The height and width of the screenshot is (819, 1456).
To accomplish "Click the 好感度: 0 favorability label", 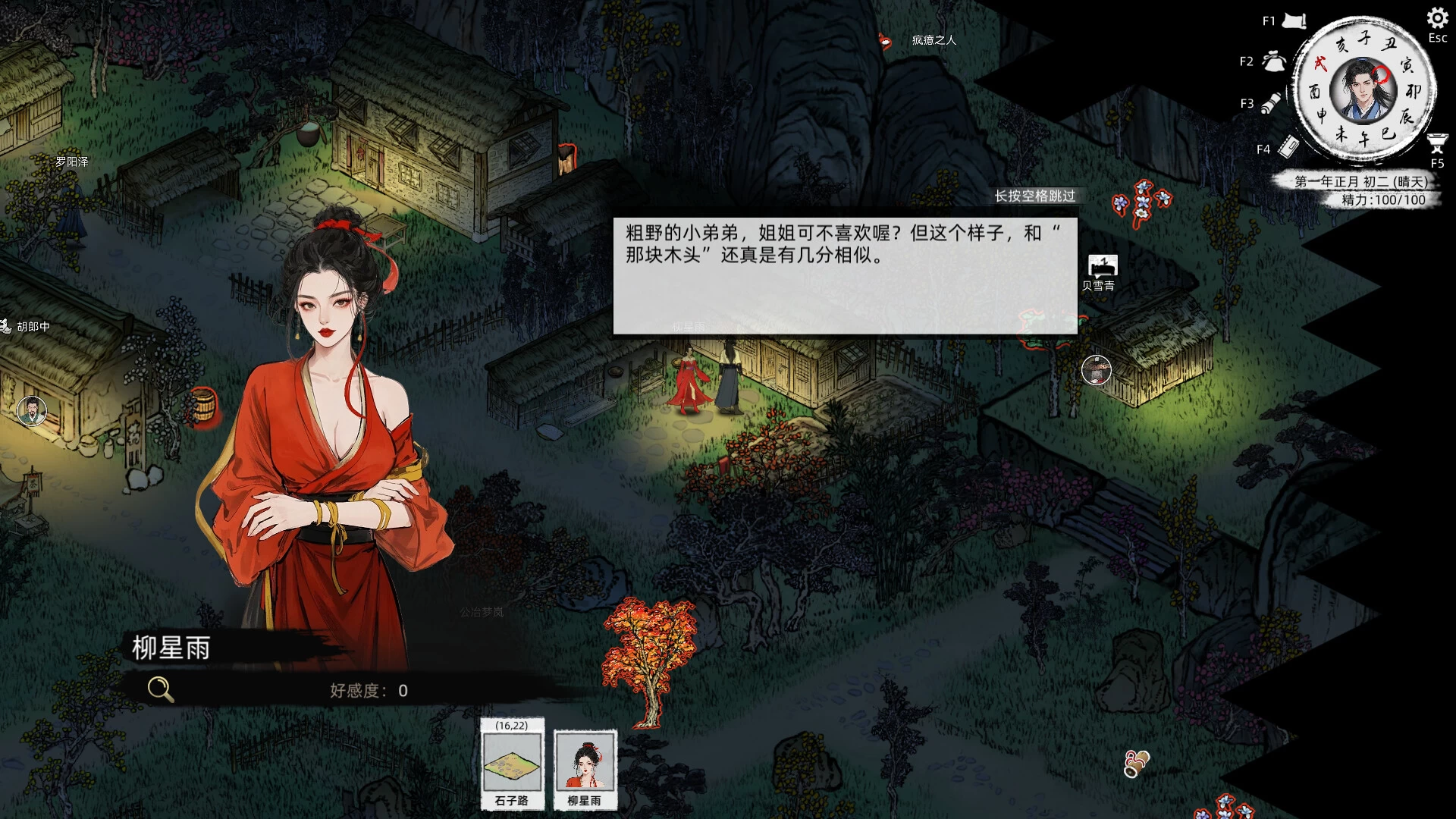I will click(x=369, y=690).
